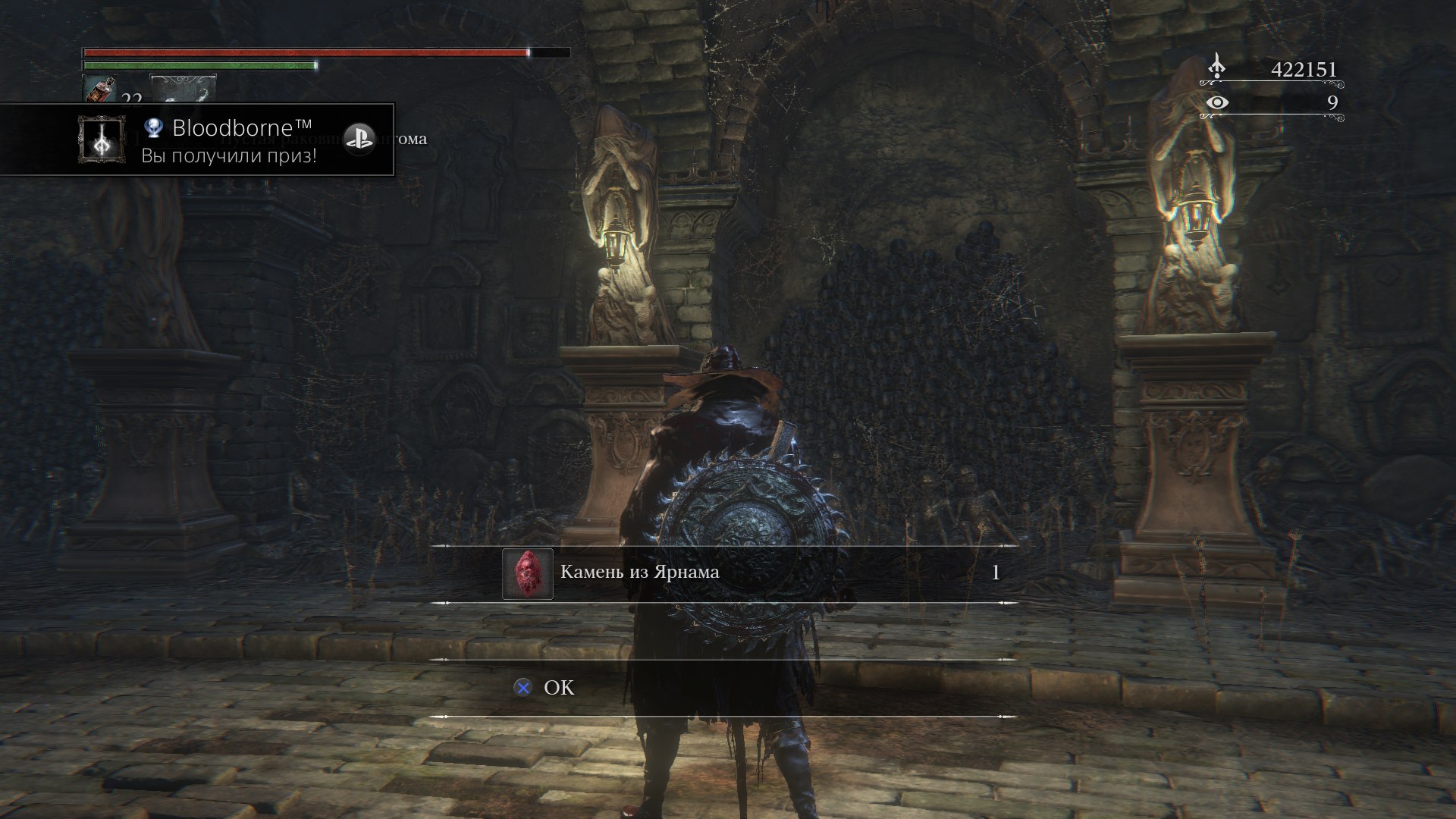Select the blood vial icon
The height and width of the screenshot is (819, 1456).
[x=101, y=88]
